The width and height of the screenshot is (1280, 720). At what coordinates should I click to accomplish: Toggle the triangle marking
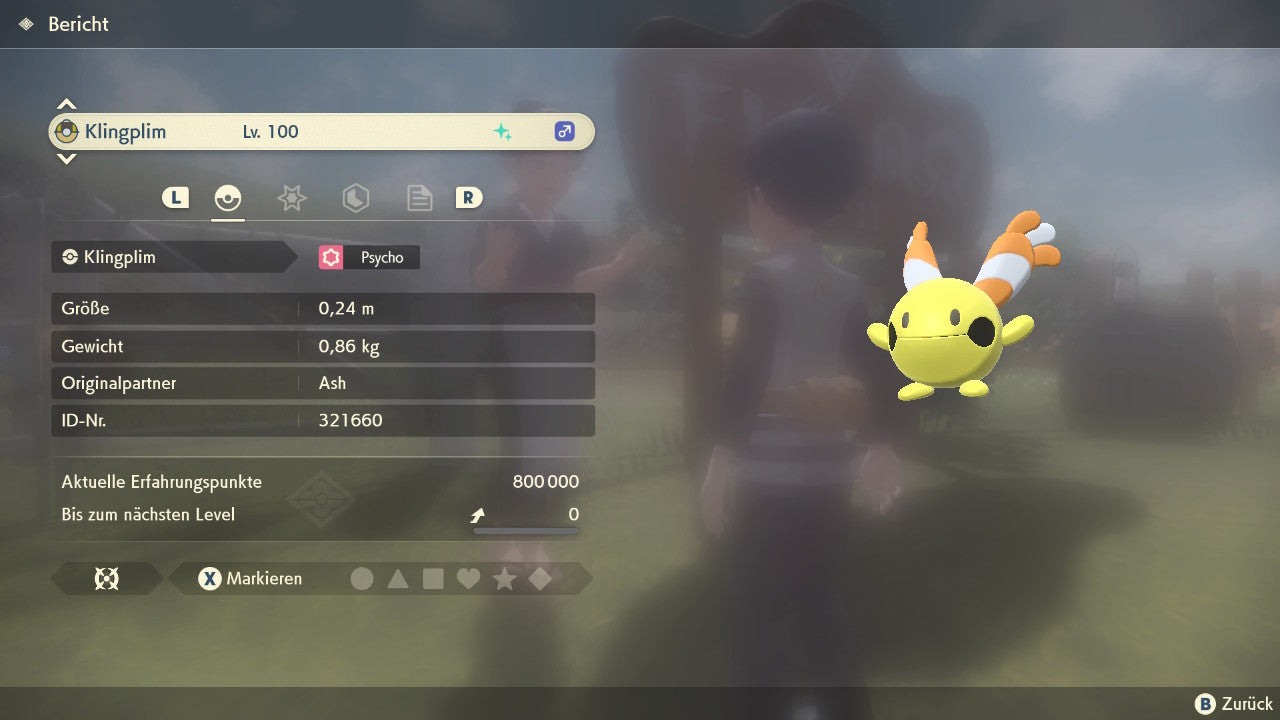[x=398, y=578]
